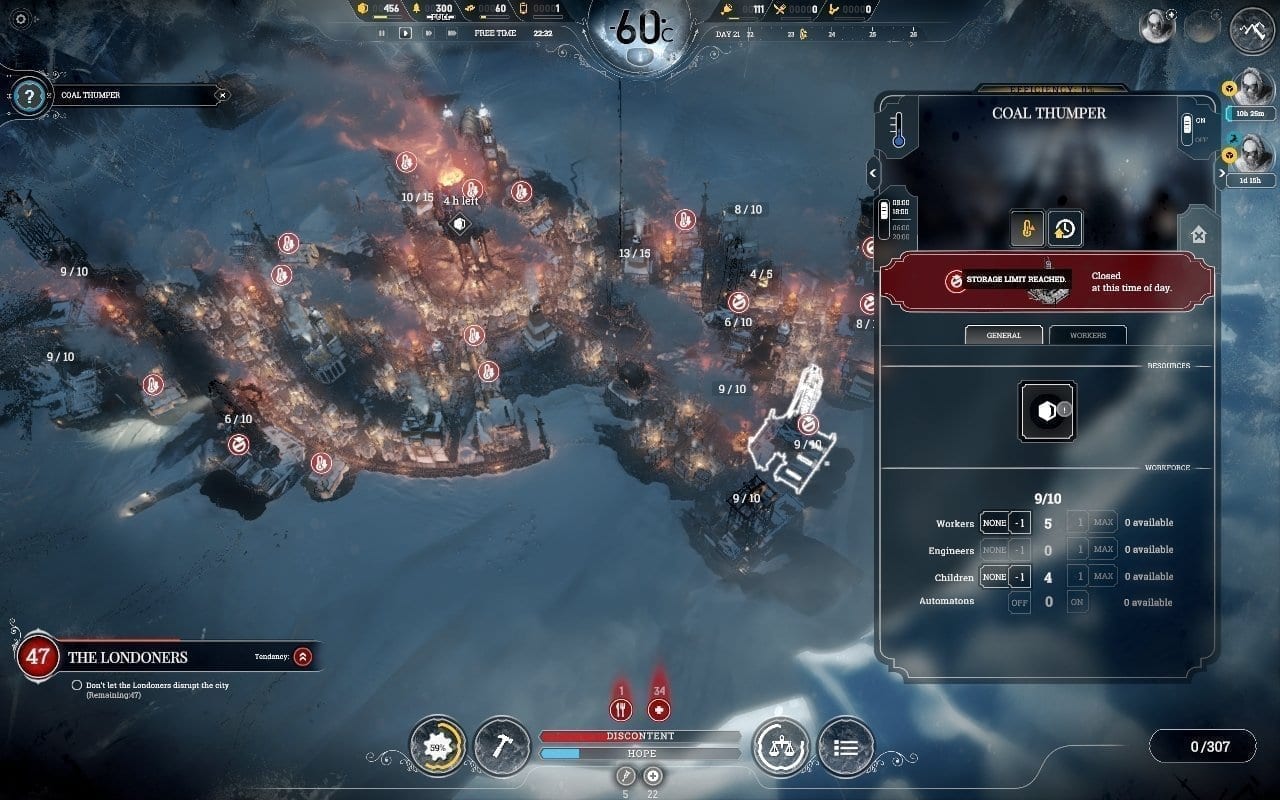The image size is (1280, 800).
Task: Activate the extended shift clock ability
Action: pyautogui.click(x=1064, y=229)
